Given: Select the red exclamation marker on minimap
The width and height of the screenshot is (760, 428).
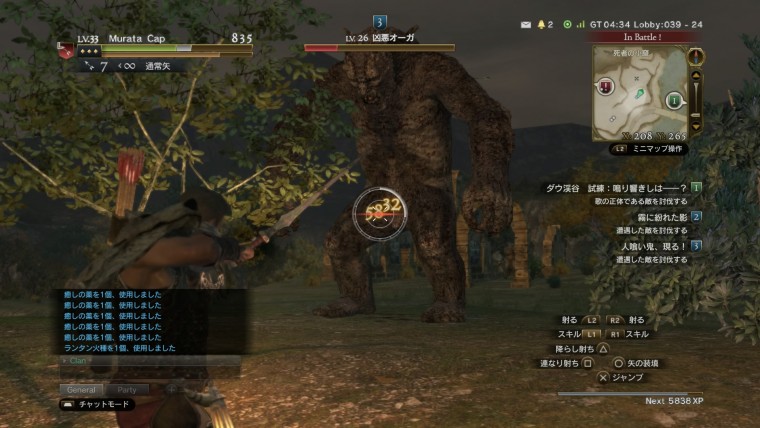Looking at the screenshot, I should coord(606,86).
